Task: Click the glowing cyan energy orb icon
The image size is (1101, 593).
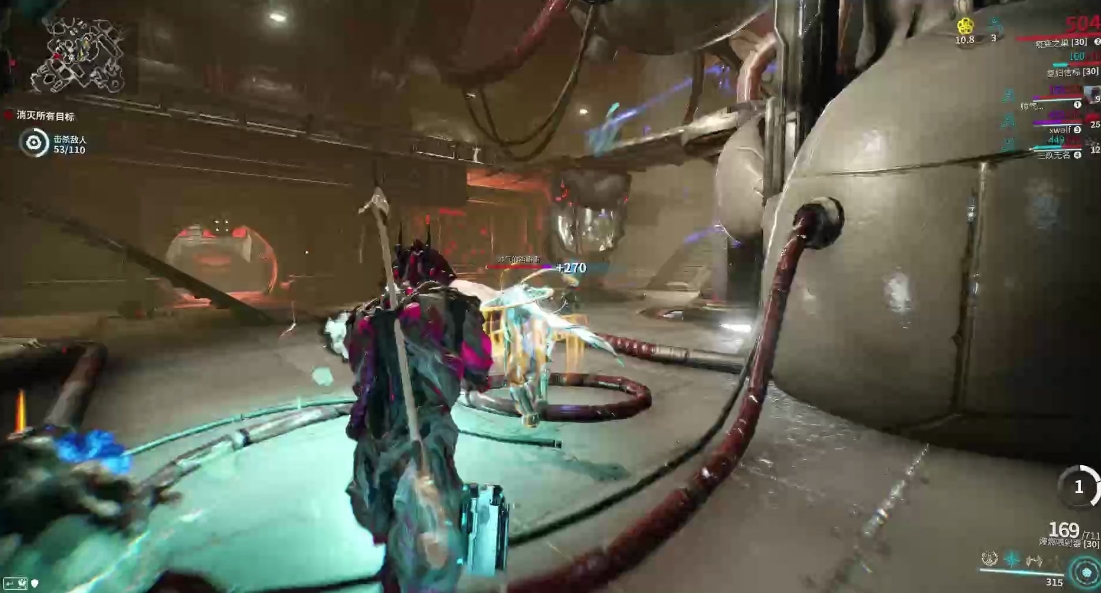Action: point(1083,572)
